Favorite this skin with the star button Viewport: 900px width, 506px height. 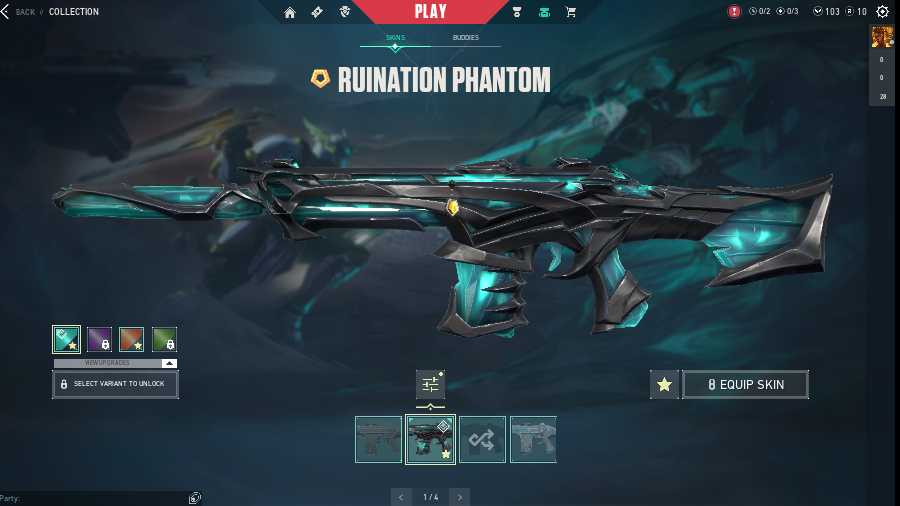664,384
